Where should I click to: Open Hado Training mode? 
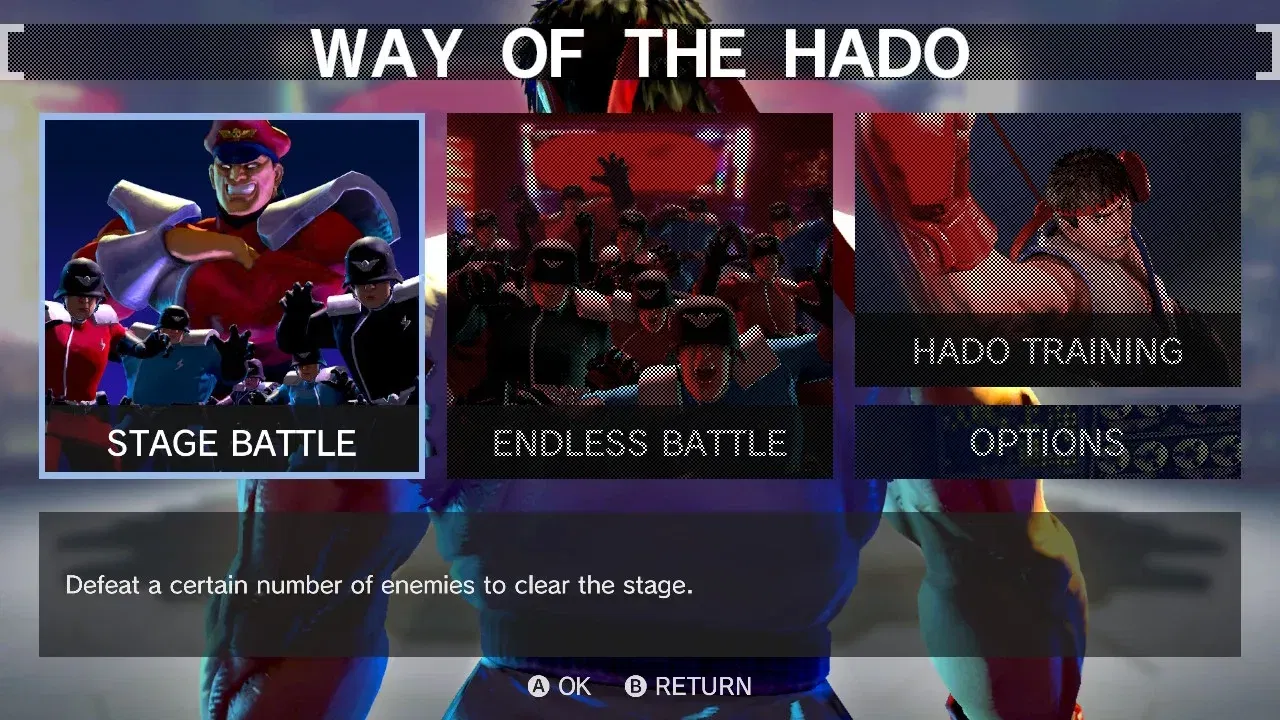[x=1046, y=250]
